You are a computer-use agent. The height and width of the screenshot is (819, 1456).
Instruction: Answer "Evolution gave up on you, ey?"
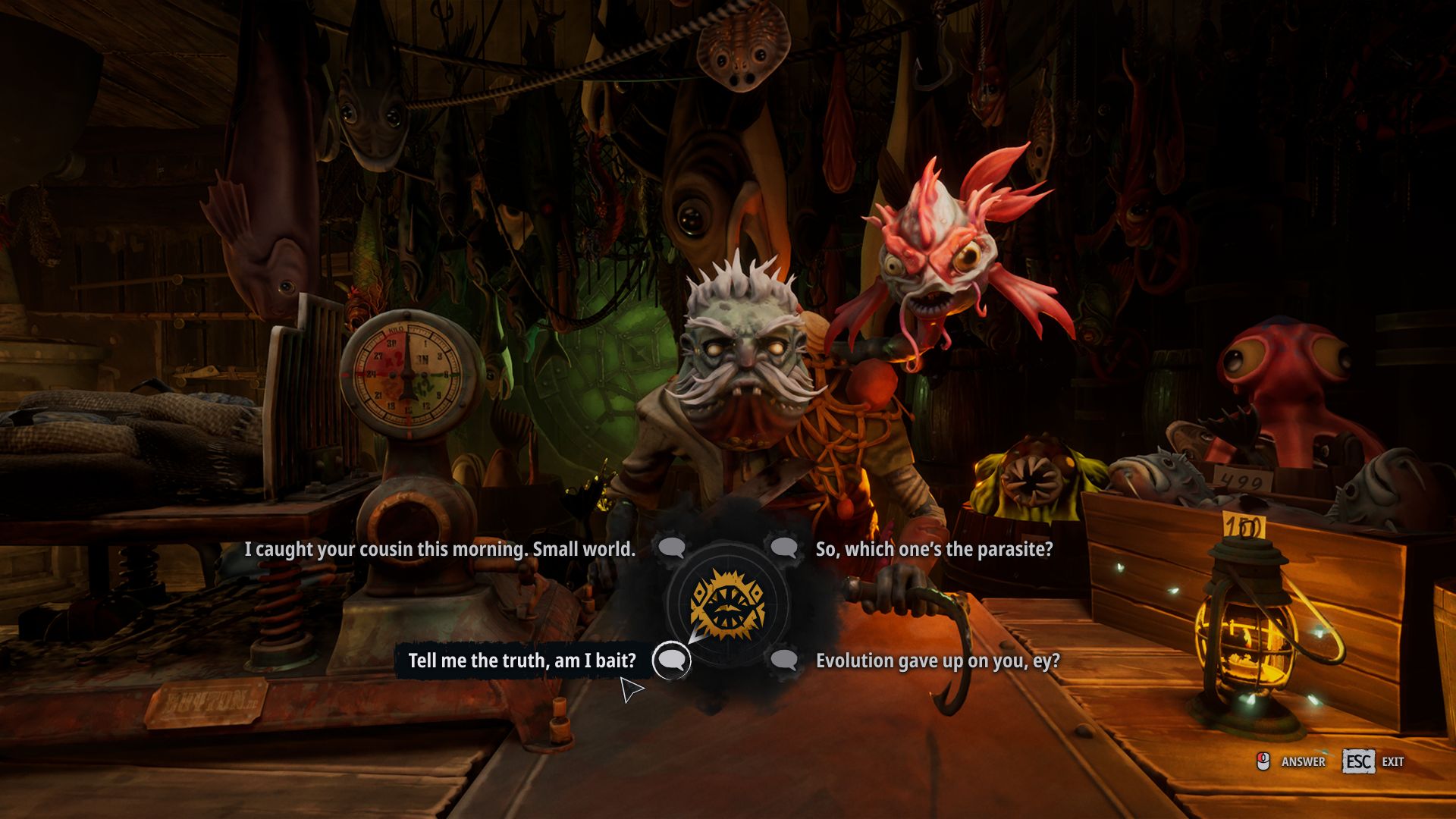click(937, 661)
